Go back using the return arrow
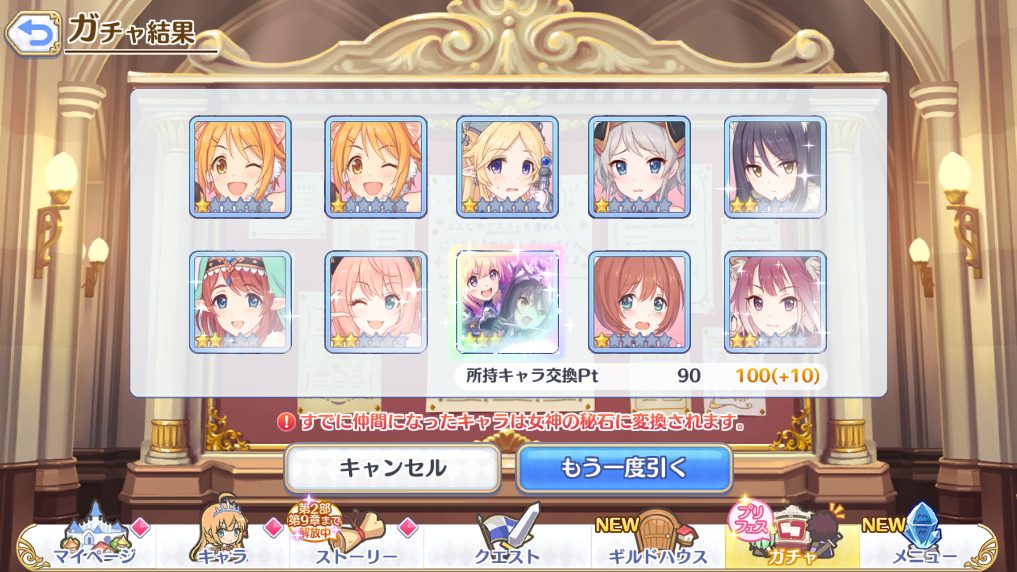The width and height of the screenshot is (1017, 572). pyautogui.click(x=33, y=33)
